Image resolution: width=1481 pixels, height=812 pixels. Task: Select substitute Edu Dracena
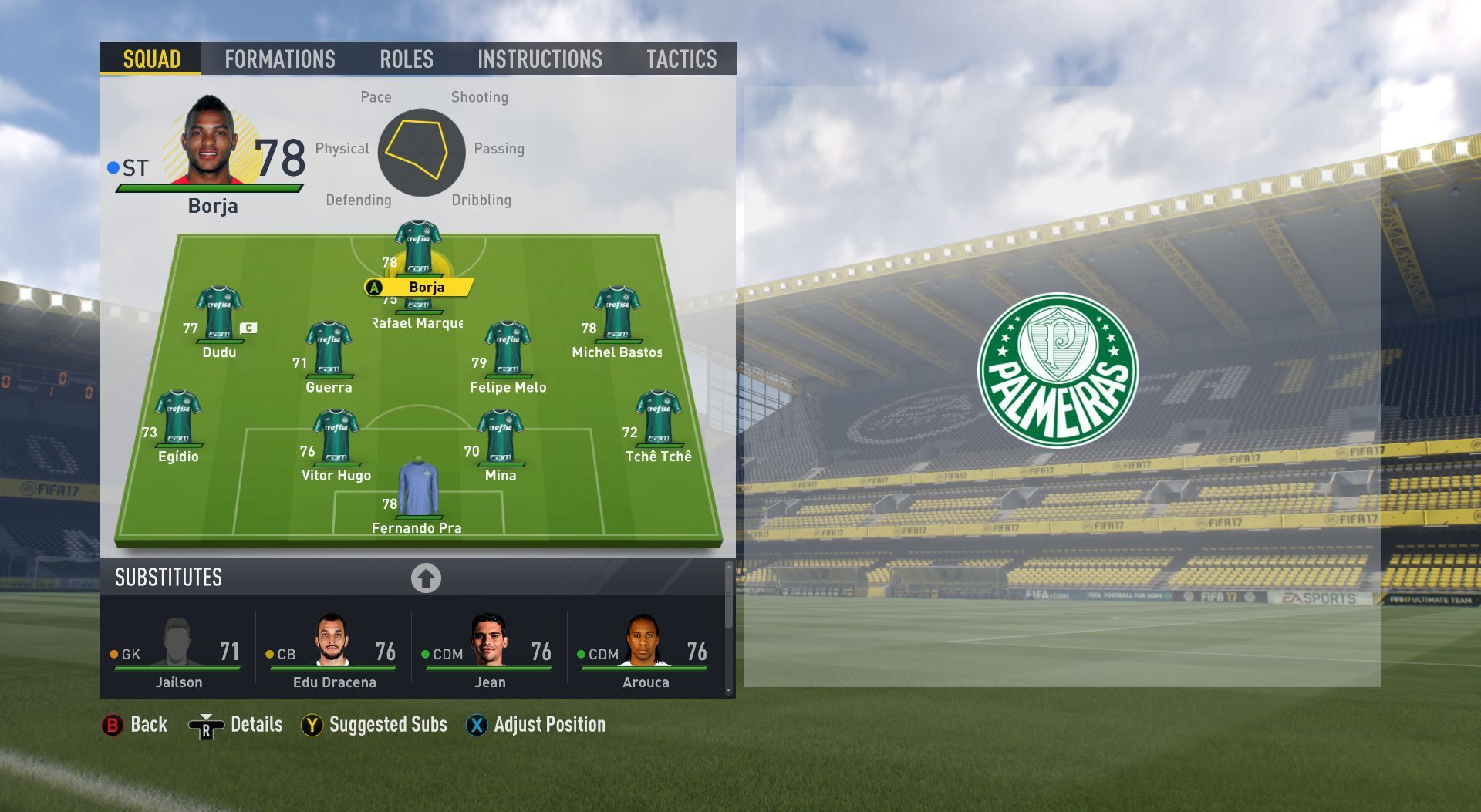[x=334, y=652]
